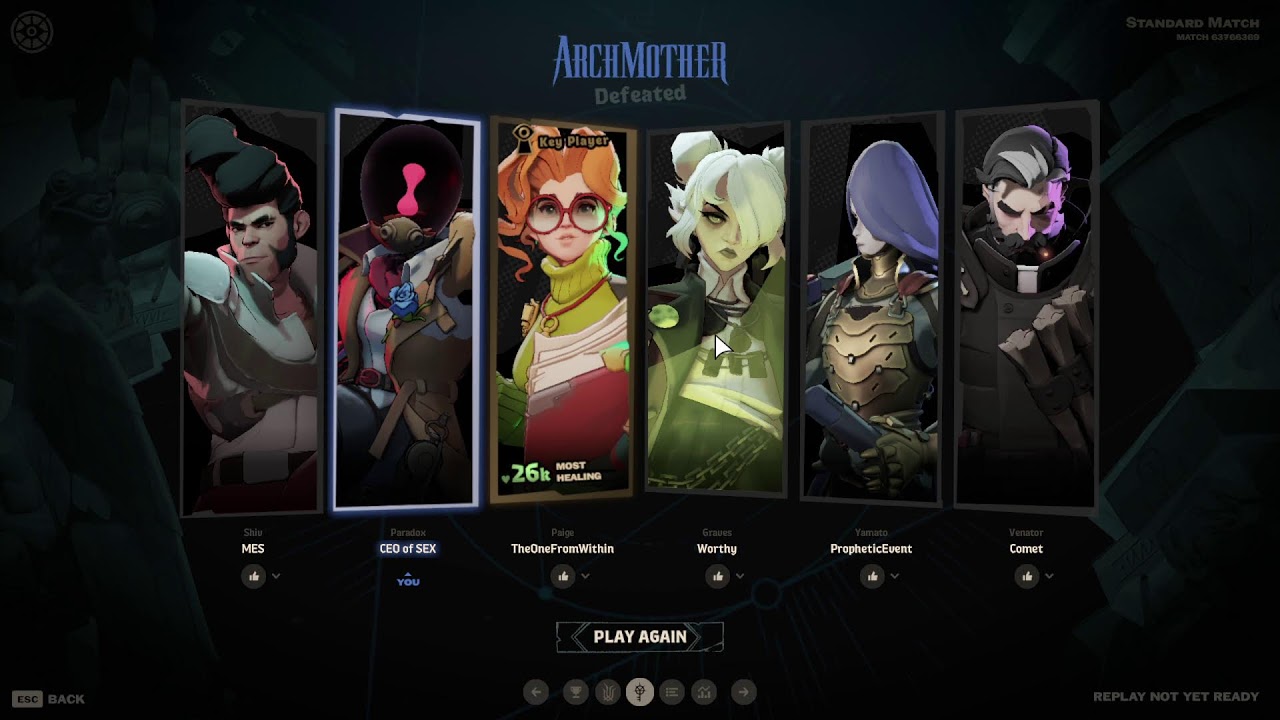Open the gear settings icon
Screen dimensions: 1280x720
coord(31,32)
